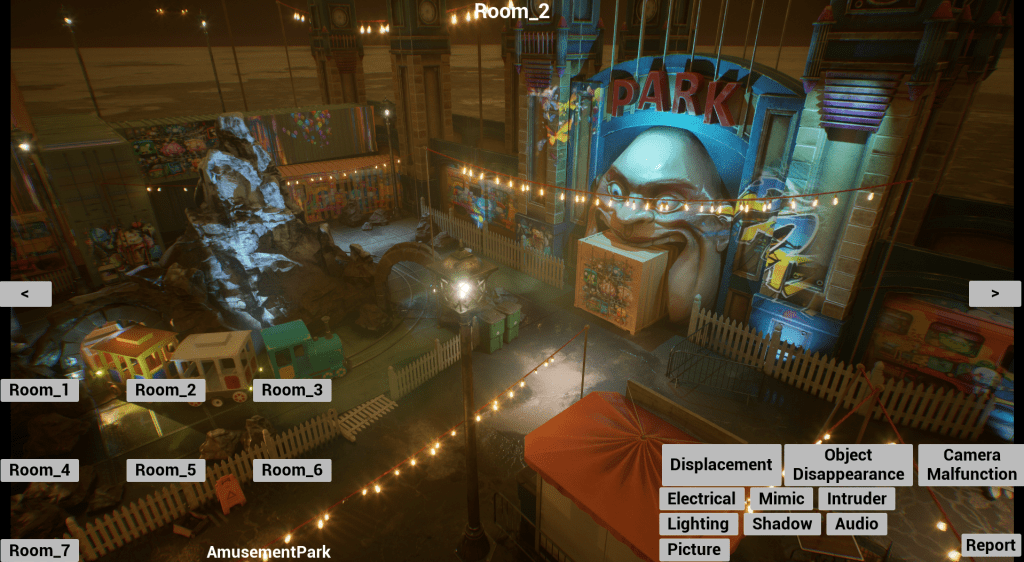The image size is (1024, 562).
Task: Select the Audio anomaly option
Action: 856,524
